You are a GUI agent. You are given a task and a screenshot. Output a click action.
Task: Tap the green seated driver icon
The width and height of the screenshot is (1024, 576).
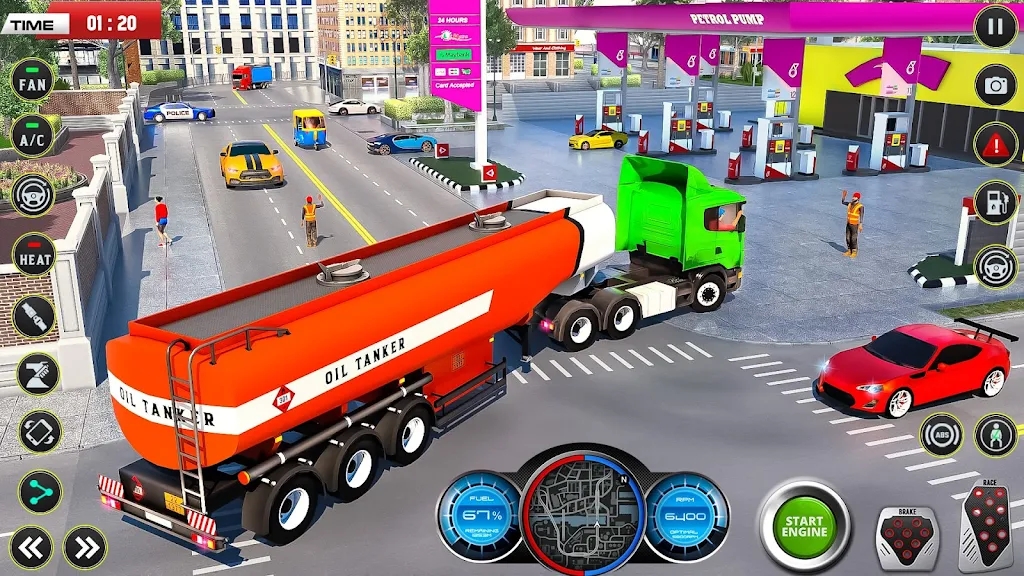click(995, 435)
